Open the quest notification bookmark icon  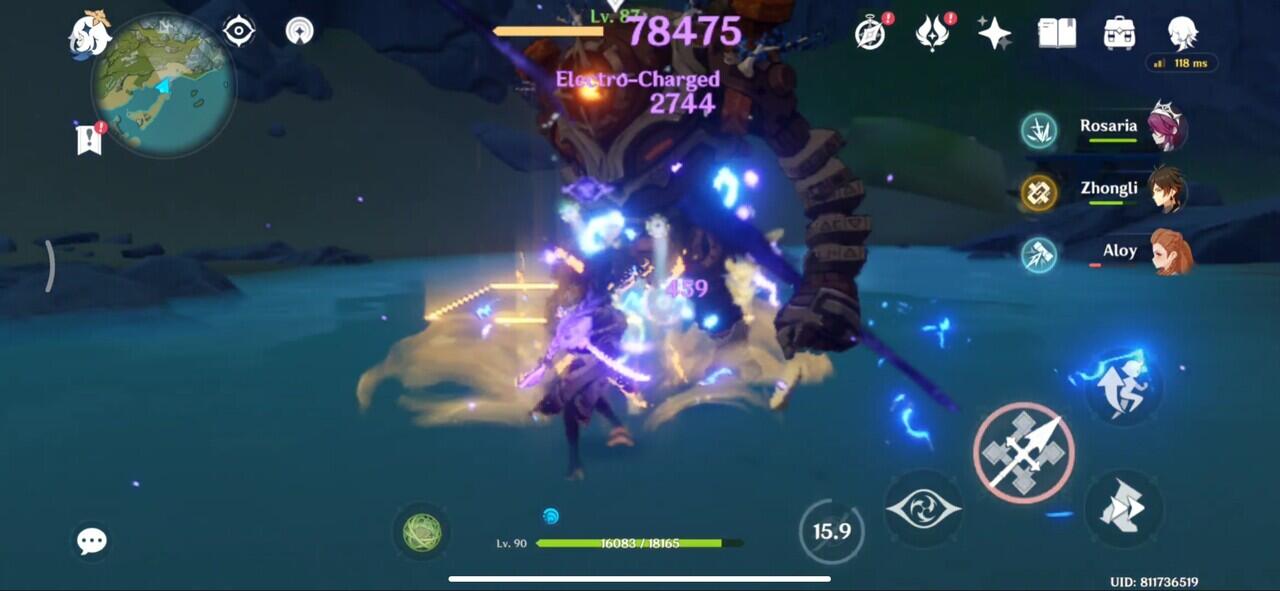(x=89, y=139)
